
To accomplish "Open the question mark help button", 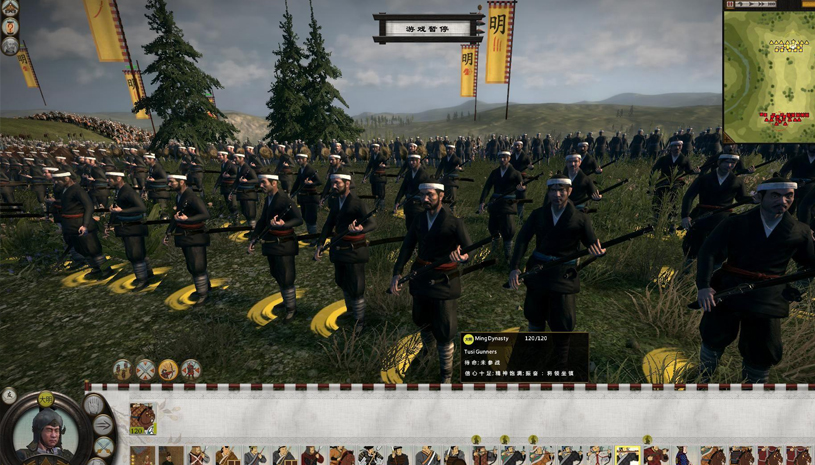I will [x=10, y=27].
